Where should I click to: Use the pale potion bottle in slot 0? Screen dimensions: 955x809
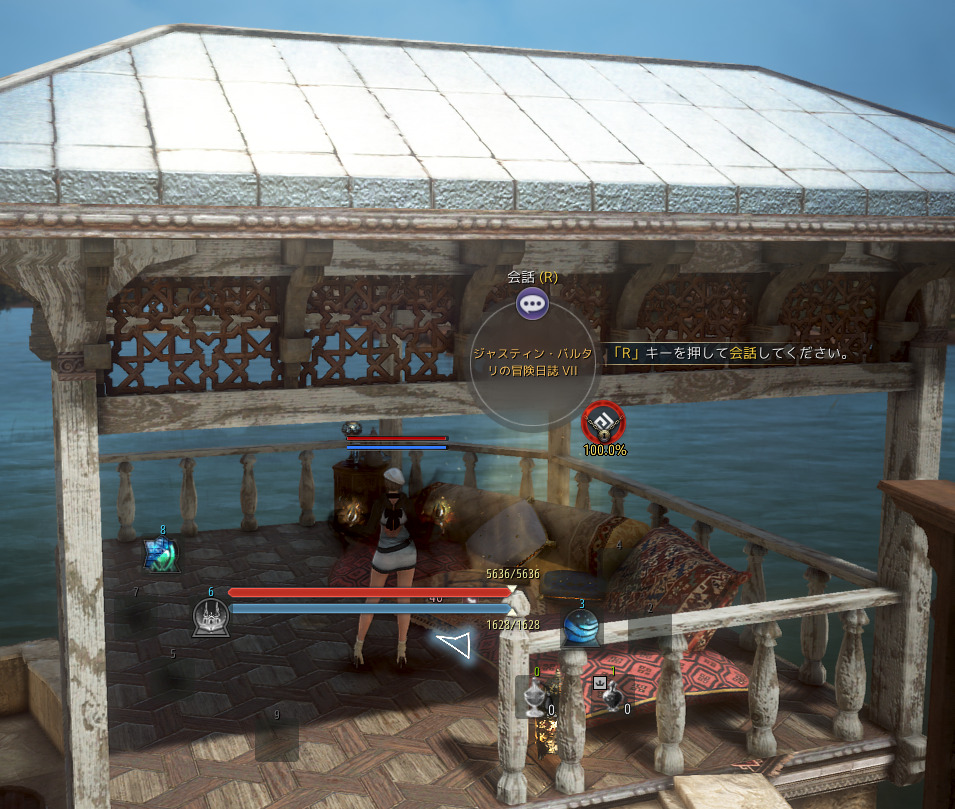536,696
